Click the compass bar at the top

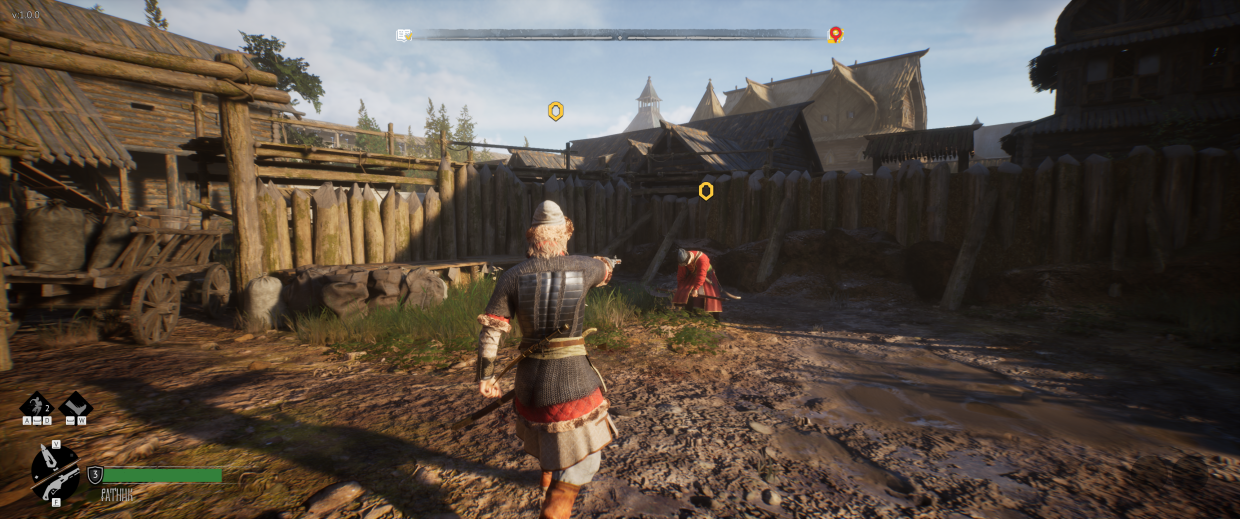click(x=620, y=35)
